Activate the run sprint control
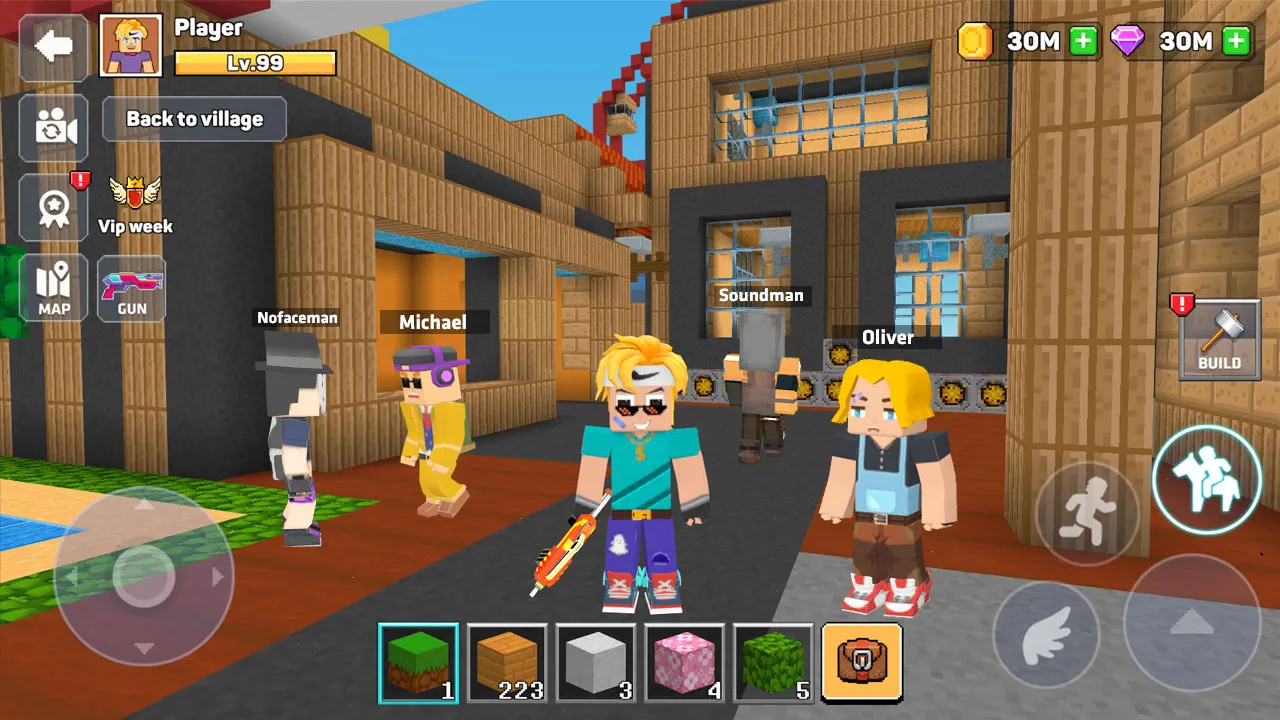 [1087, 514]
